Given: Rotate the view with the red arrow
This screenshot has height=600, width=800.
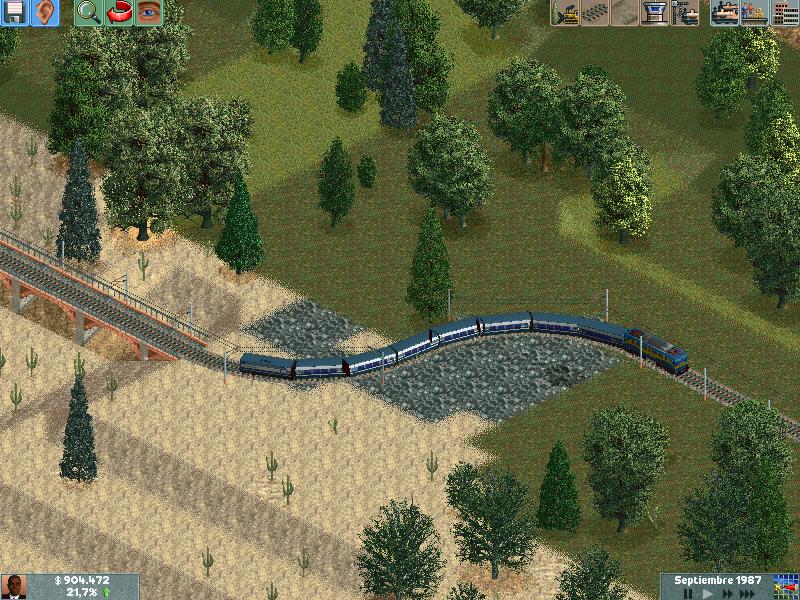Looking at the screenshot, I should [x=120, y=13].
